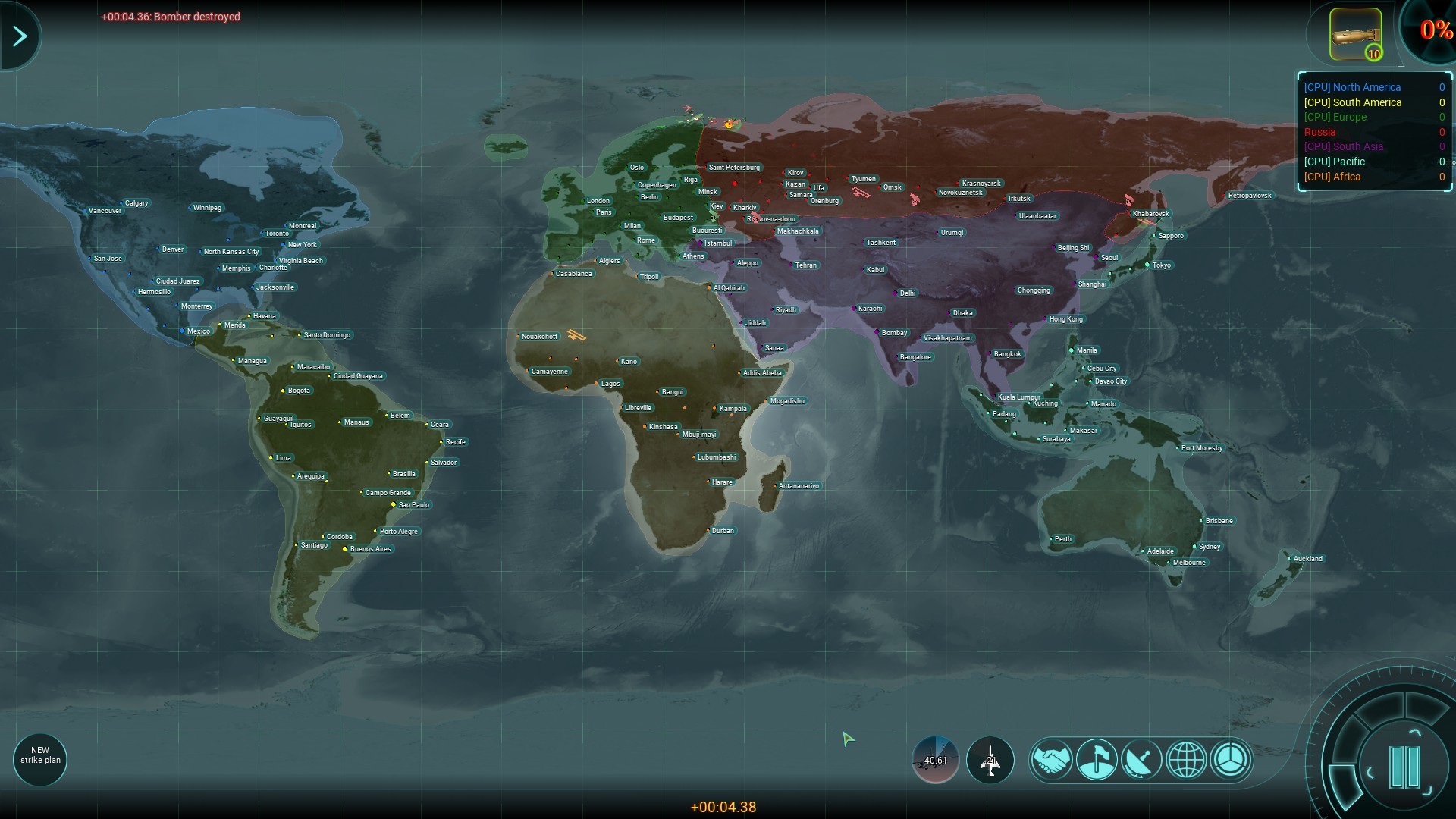This screenshot has height=819, width=1456.
Task: Click the upward chevron inside the time wheel
Action: (x=1415, y=730)
